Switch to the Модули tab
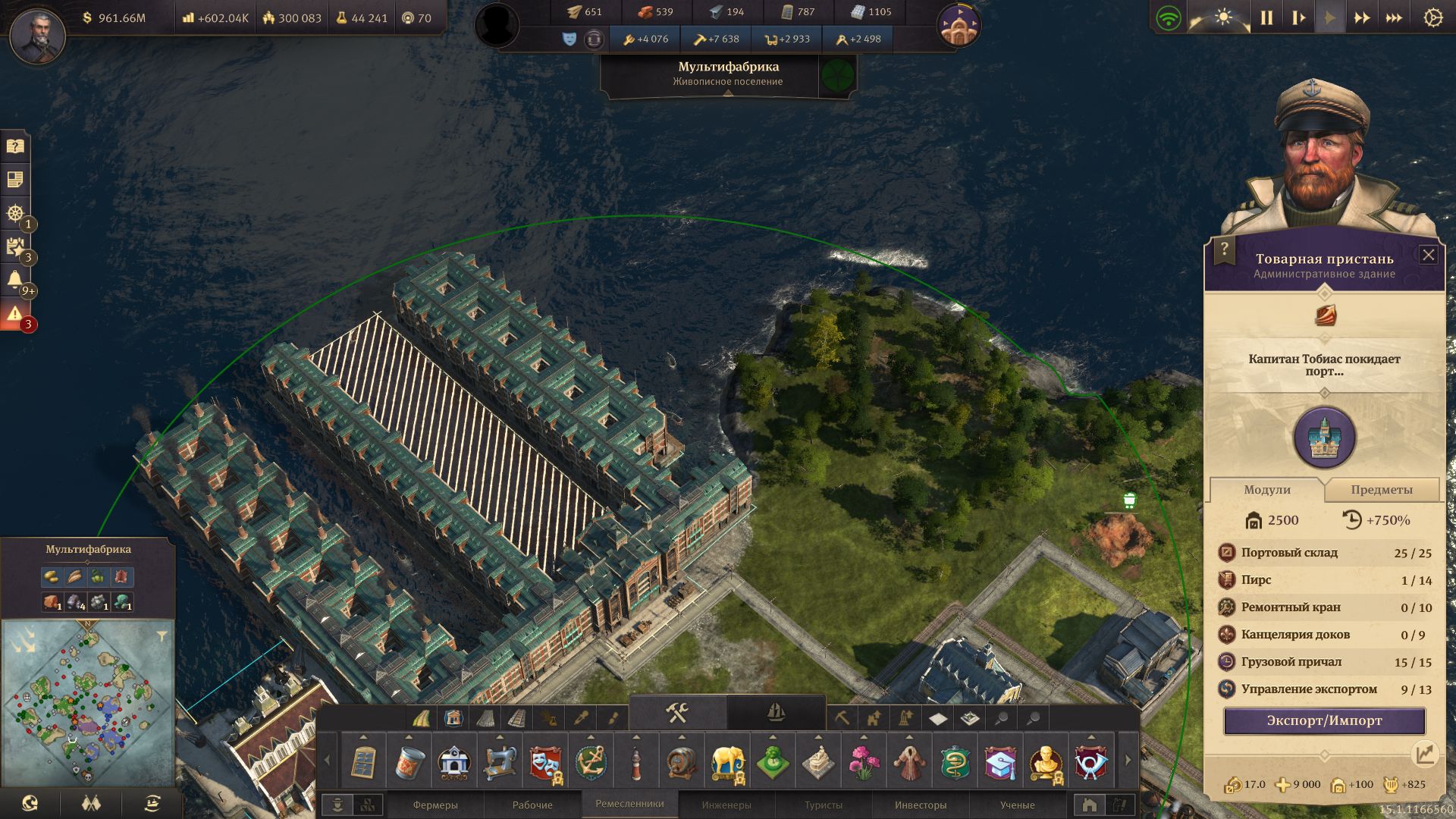The height and width of the screenshot is (819, 1456). 1266,490
